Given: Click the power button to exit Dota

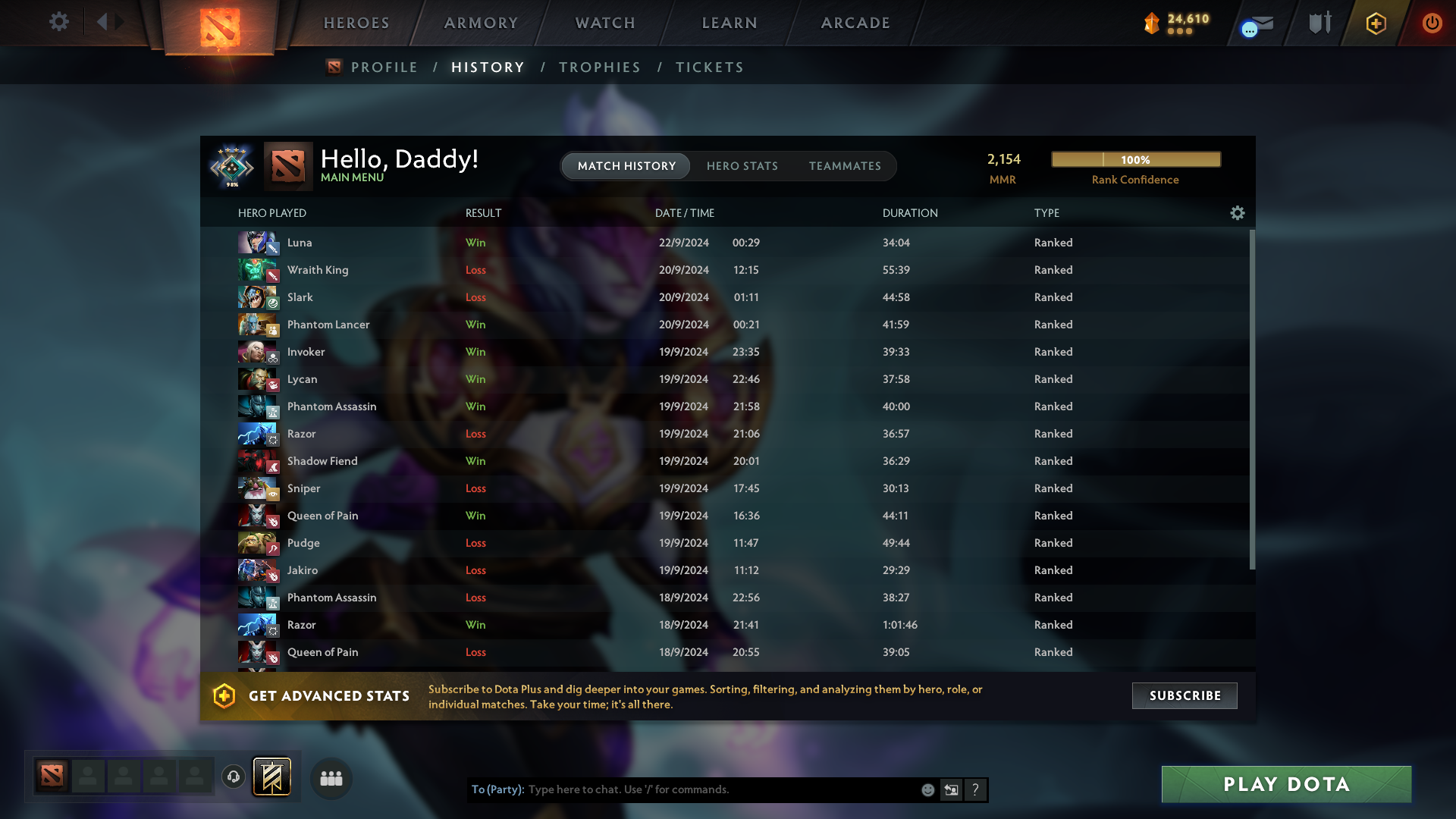Looking at the screenshot, I should (x=1432, y=23).
